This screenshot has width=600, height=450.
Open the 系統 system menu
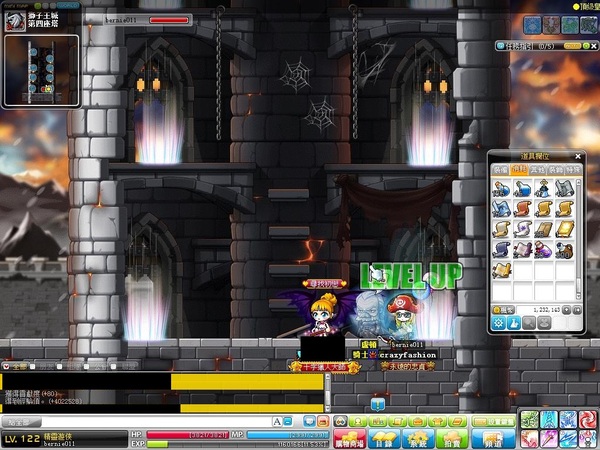pyautogui.click(x=417, y=438)
